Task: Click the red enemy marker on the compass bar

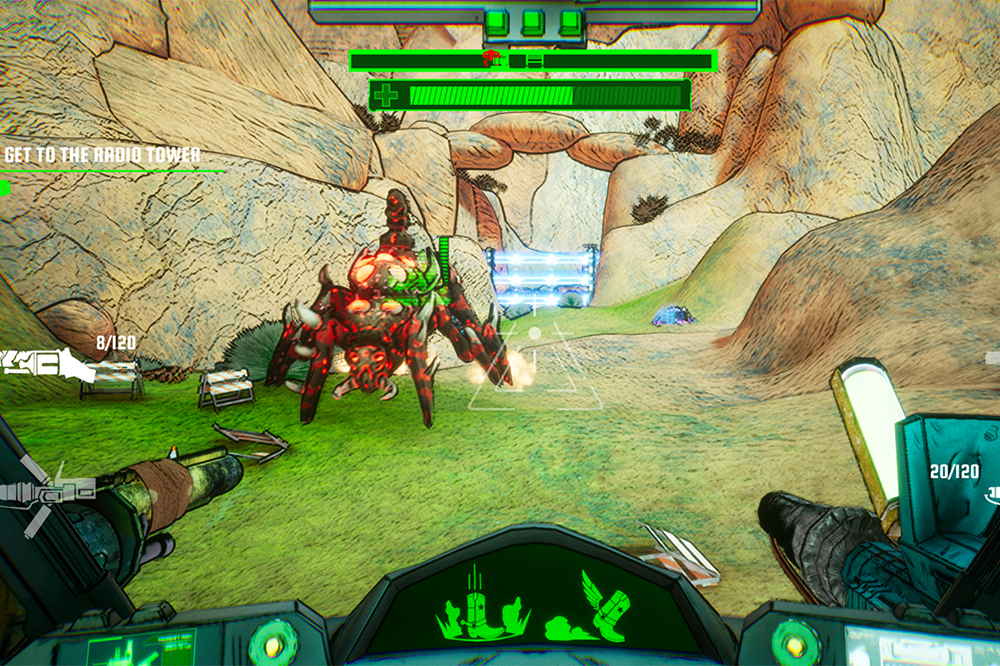Action: [x=492, y=60]
